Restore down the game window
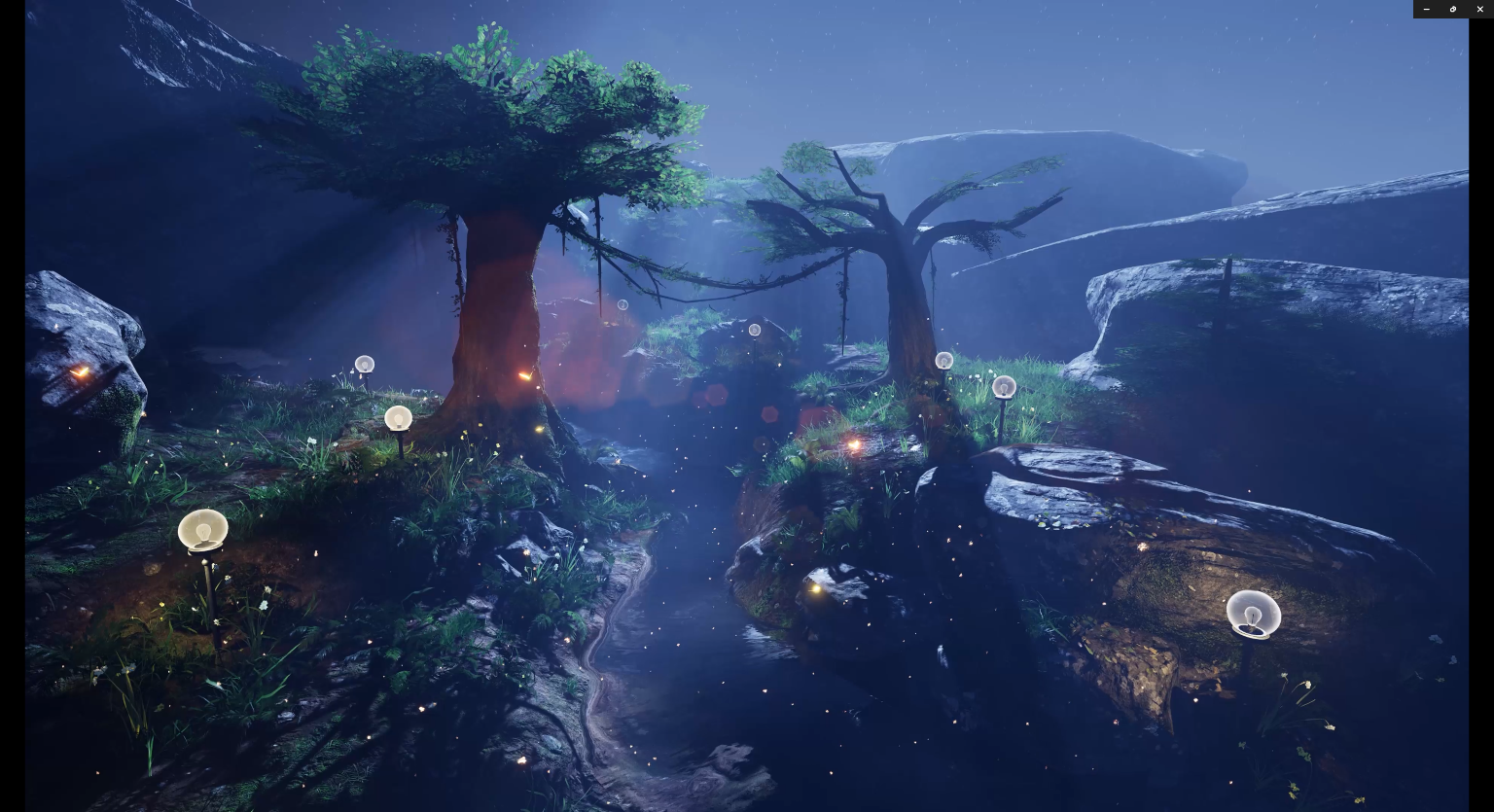The image size is (1494, 812). (1453, 9)
